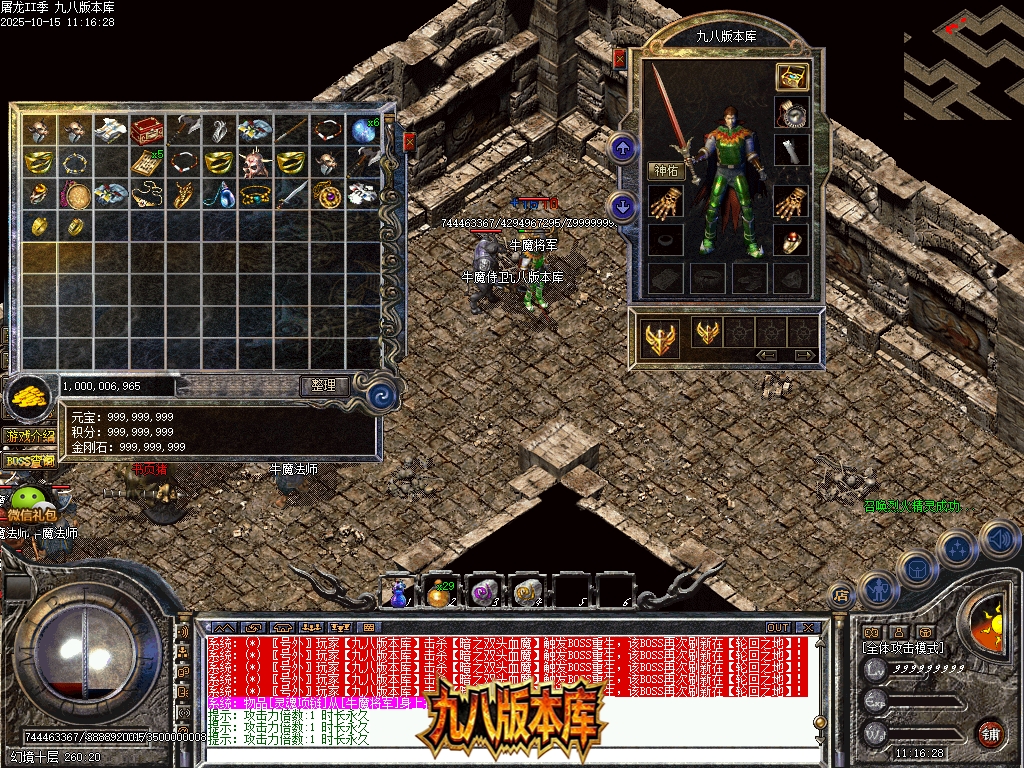Screen dimensions: 1024x768
Task: Click the gold coin pile icon
Action: [30, 397]
